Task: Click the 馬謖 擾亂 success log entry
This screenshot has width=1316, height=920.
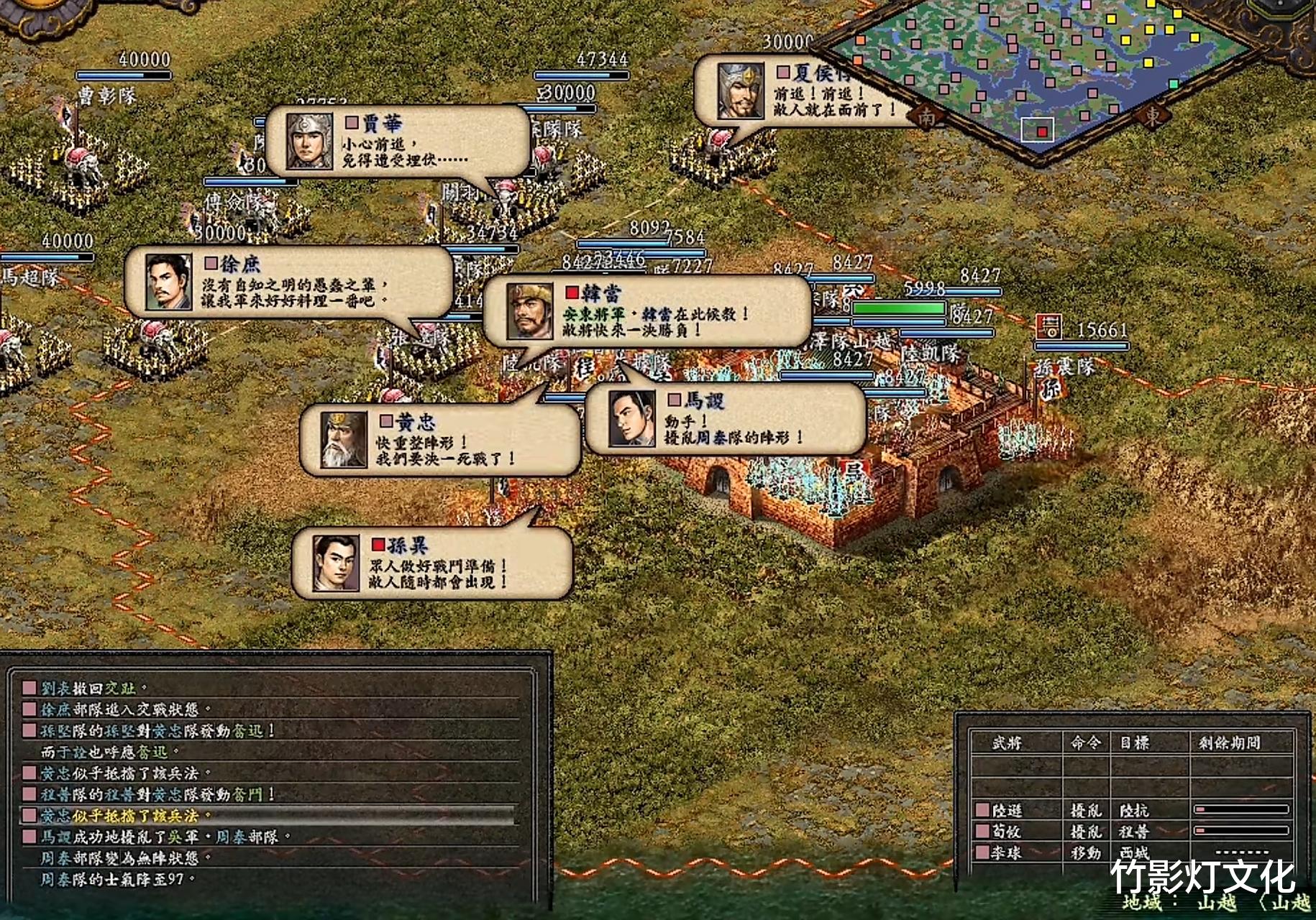Action: click(165, 837)
